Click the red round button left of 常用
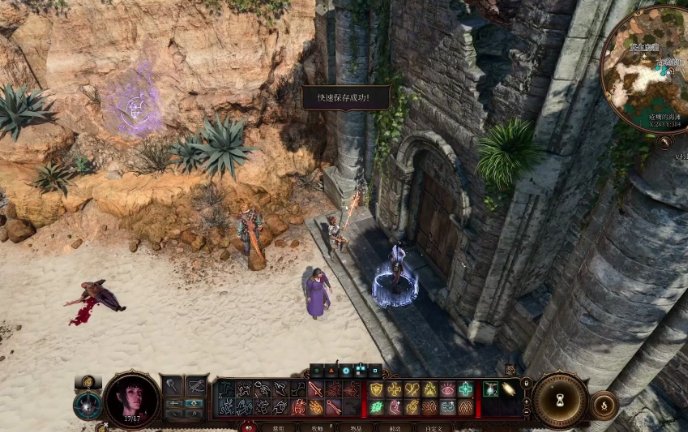This screenshot has width=688, height=432. (248, 427)
